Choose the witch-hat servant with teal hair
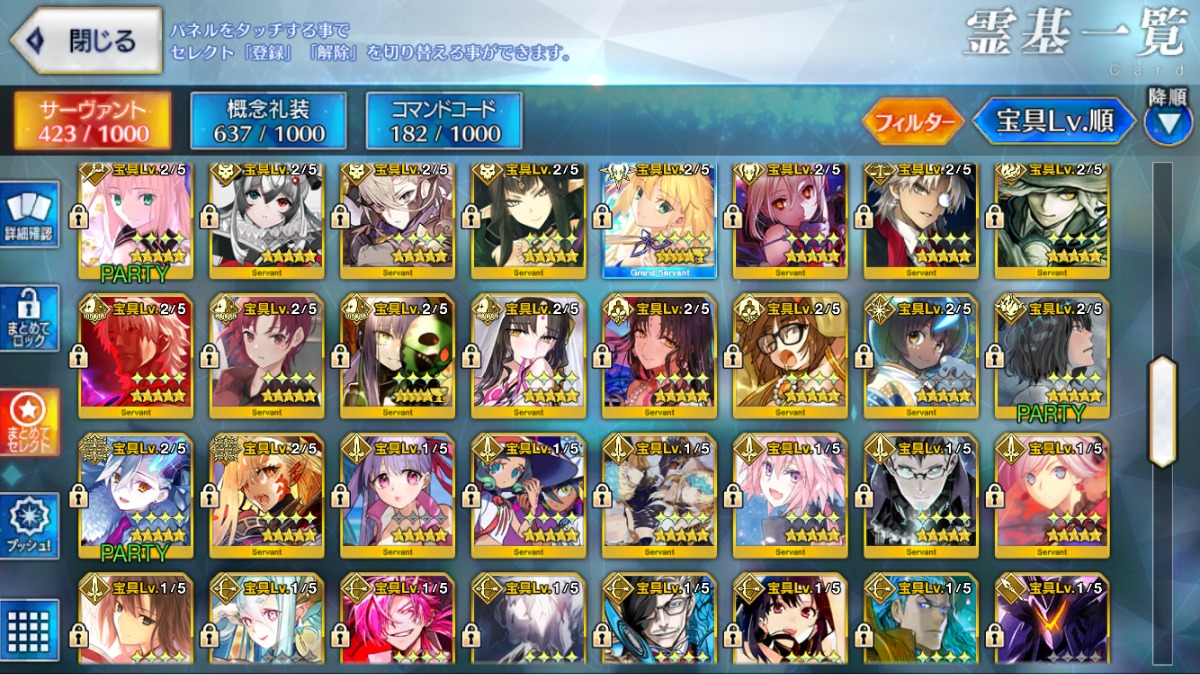 [529, 495]
